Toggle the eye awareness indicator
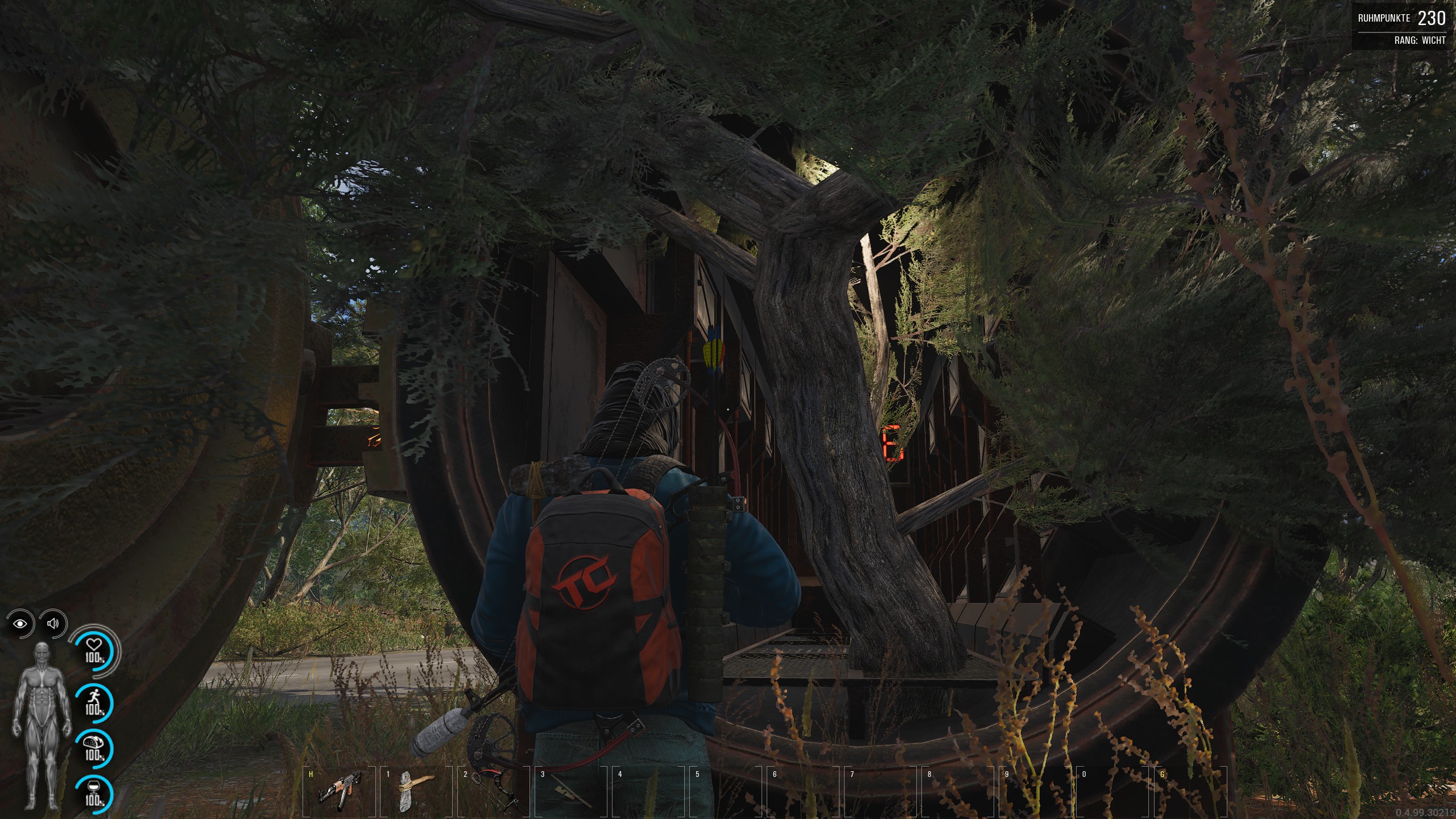1456x819 pixels. pyautogui.click(x=20, y=624)
